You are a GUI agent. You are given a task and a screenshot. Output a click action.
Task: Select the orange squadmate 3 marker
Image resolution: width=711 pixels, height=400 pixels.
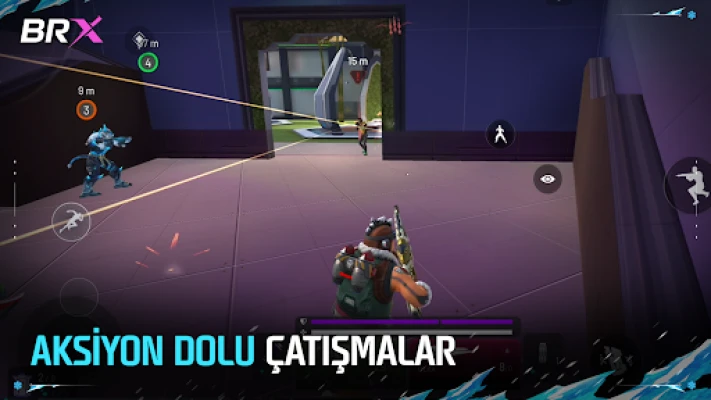86,110
